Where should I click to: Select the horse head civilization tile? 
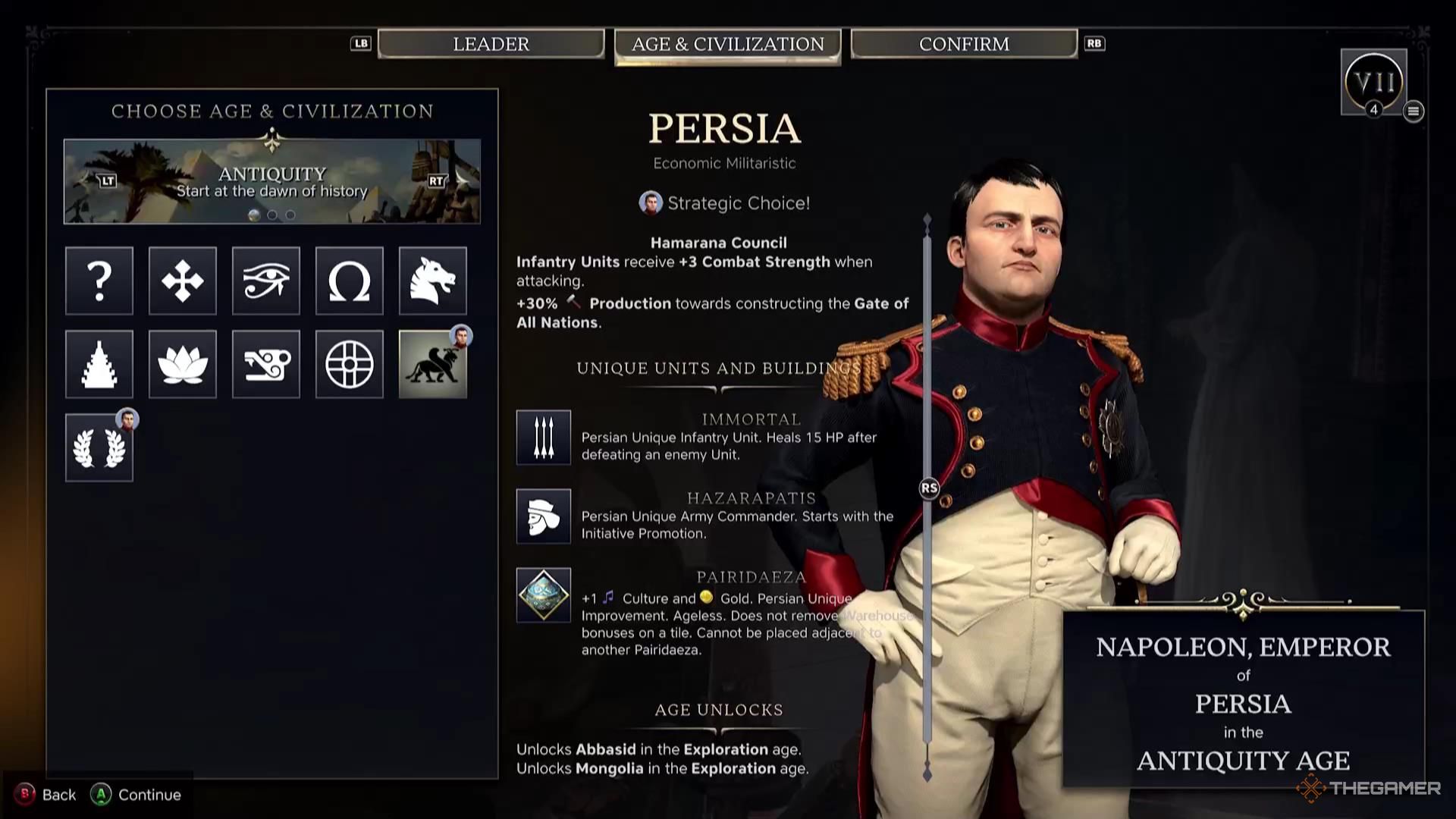click(433, 281)
